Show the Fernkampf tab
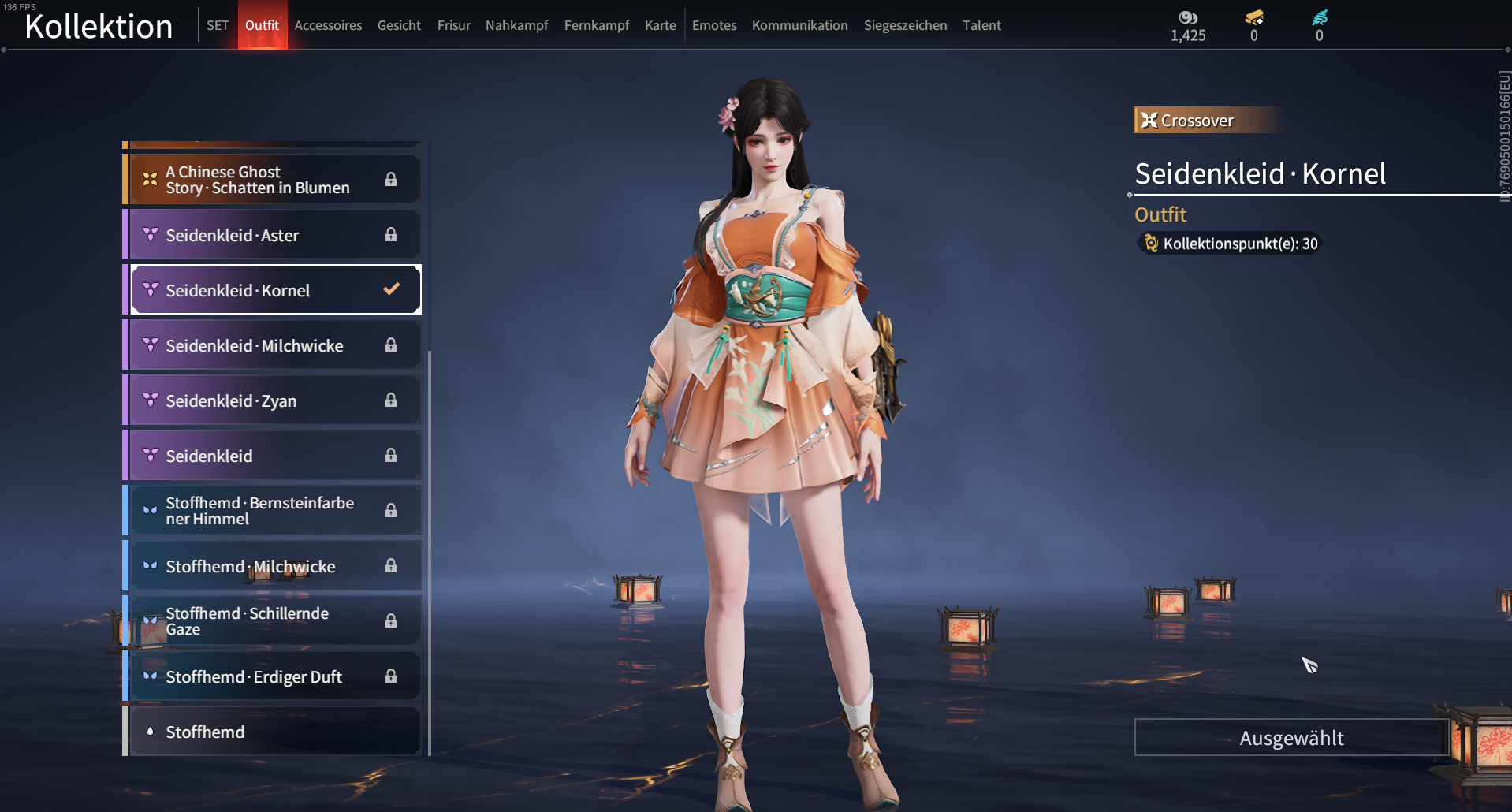Image resolution: width=1512 pixels, height=812 pixels. tap(597, 25)
